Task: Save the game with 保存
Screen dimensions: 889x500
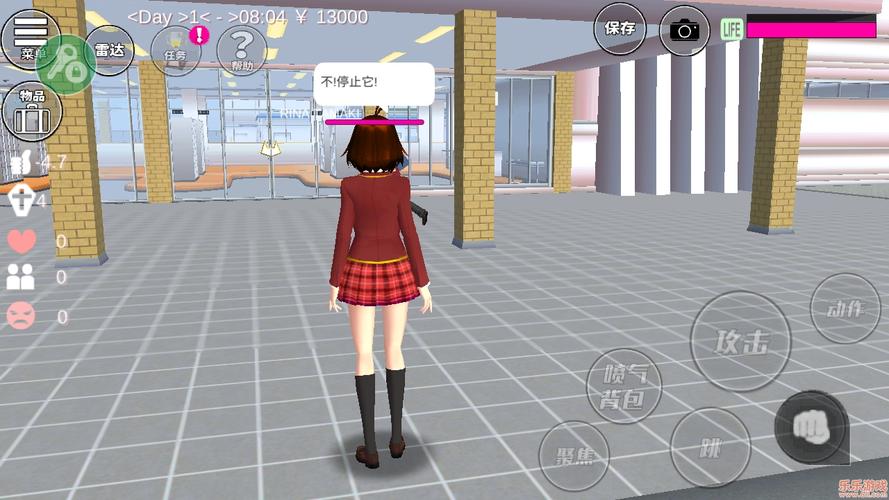Action: [x=620, y=28]
